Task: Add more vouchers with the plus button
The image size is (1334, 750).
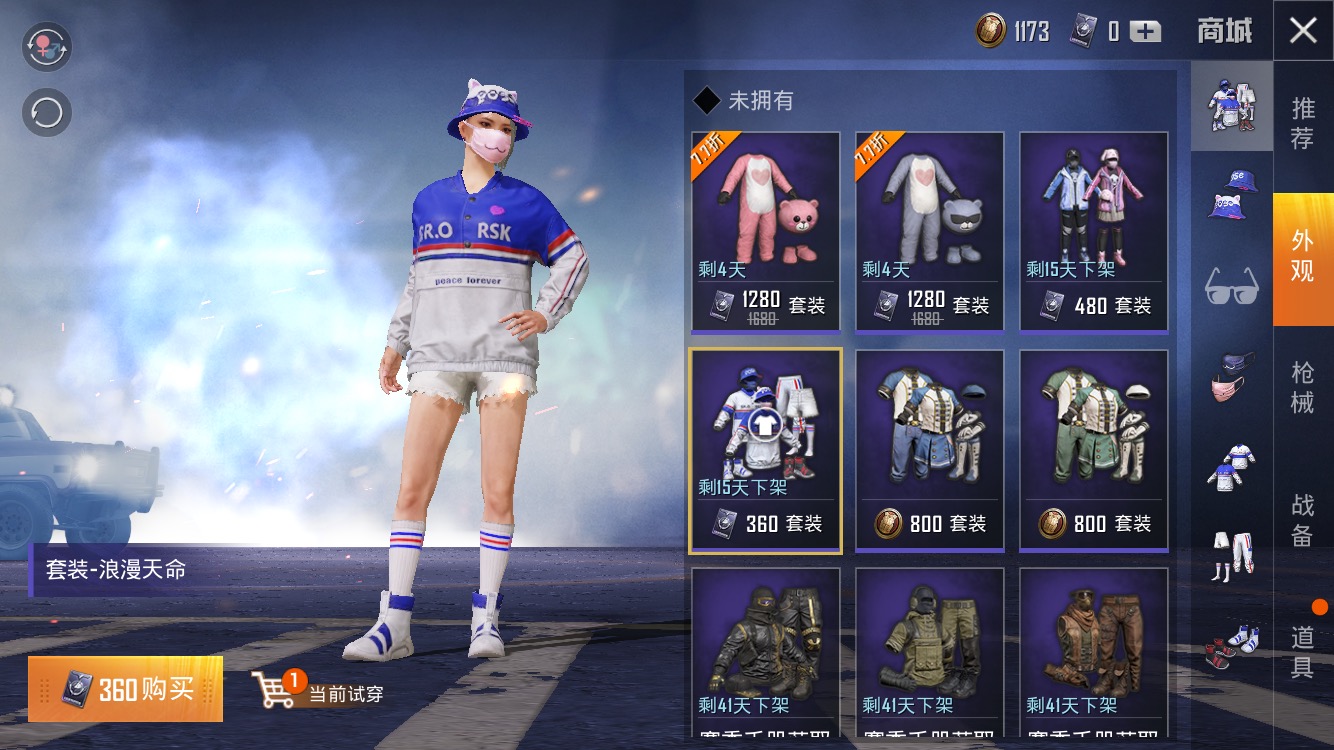Action: coord(1145,32)
